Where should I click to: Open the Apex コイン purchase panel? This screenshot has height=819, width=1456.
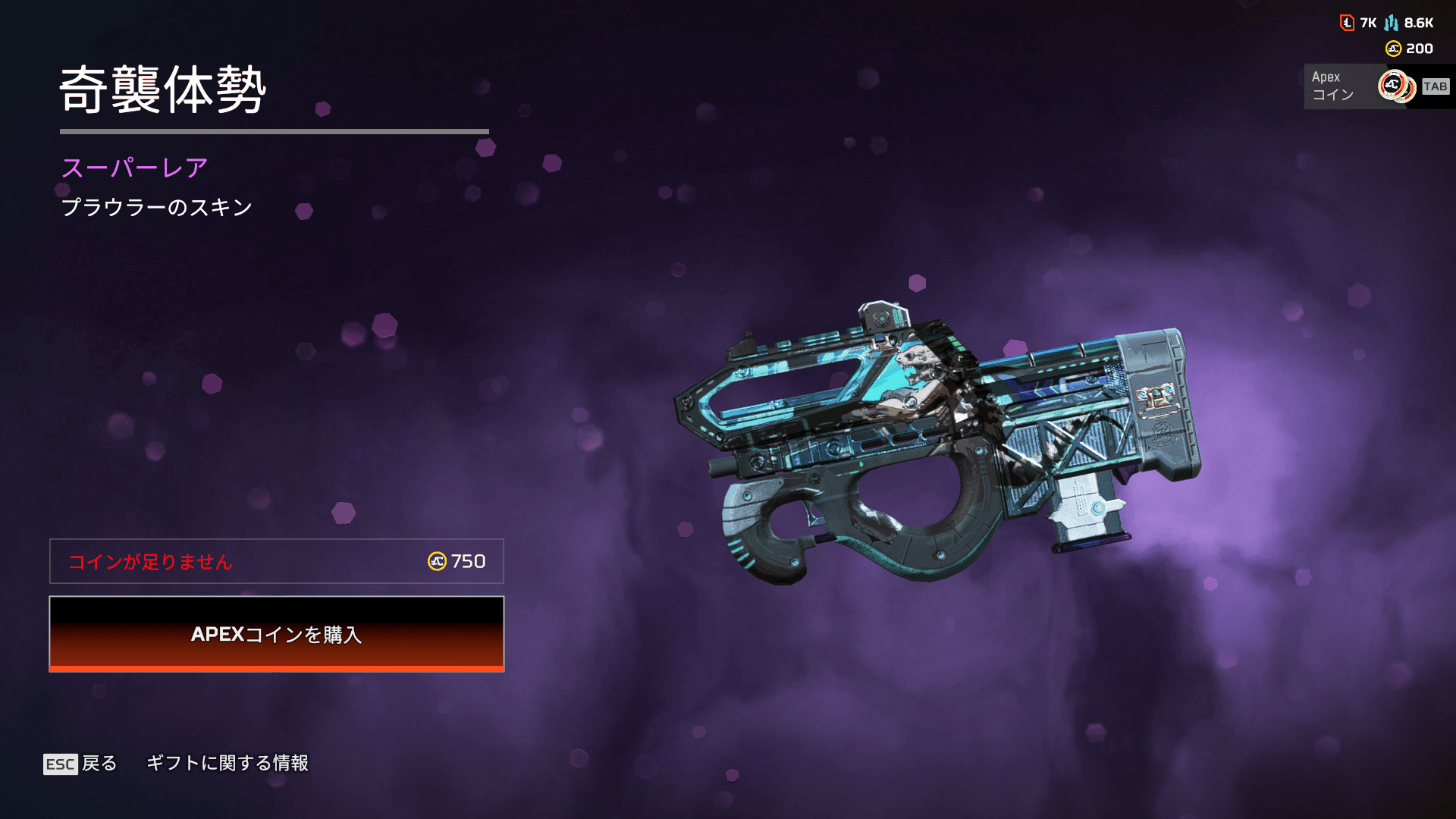[1374, 86]
